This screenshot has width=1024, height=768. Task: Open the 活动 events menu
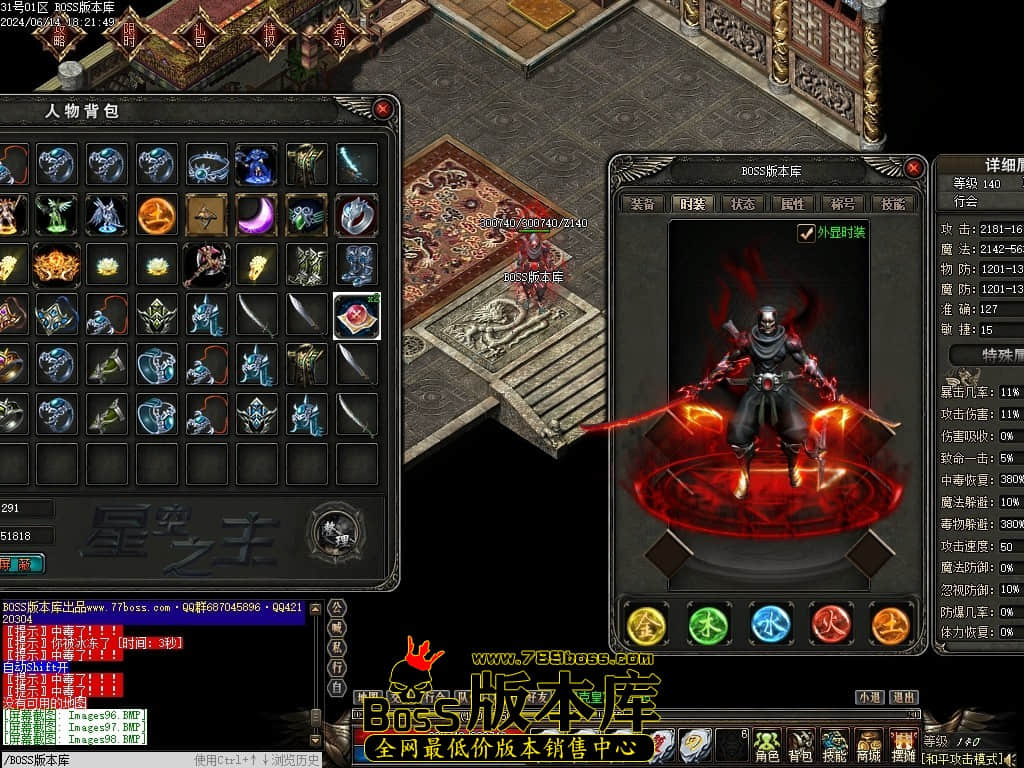[339, 35]
